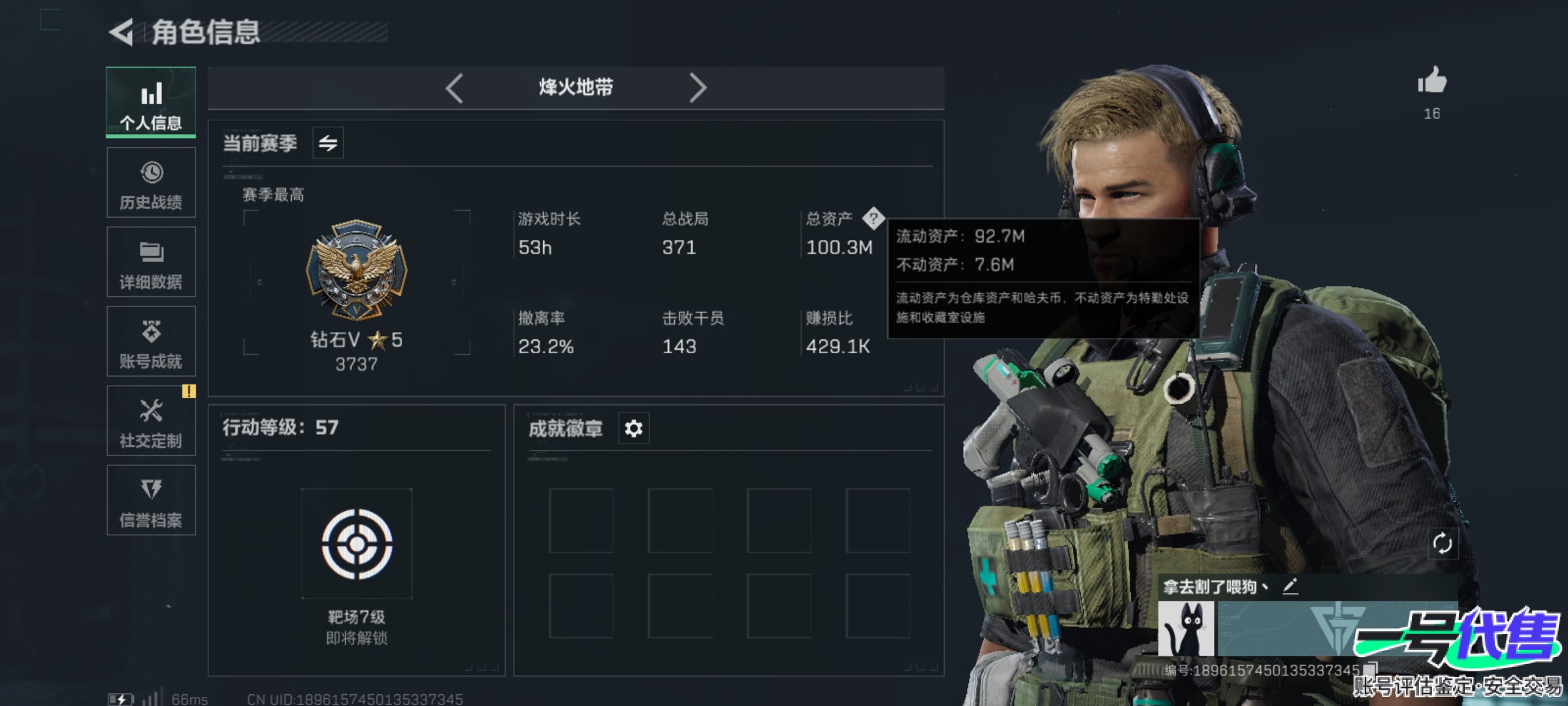Select the 钻石V rank badge emblem

357,269
